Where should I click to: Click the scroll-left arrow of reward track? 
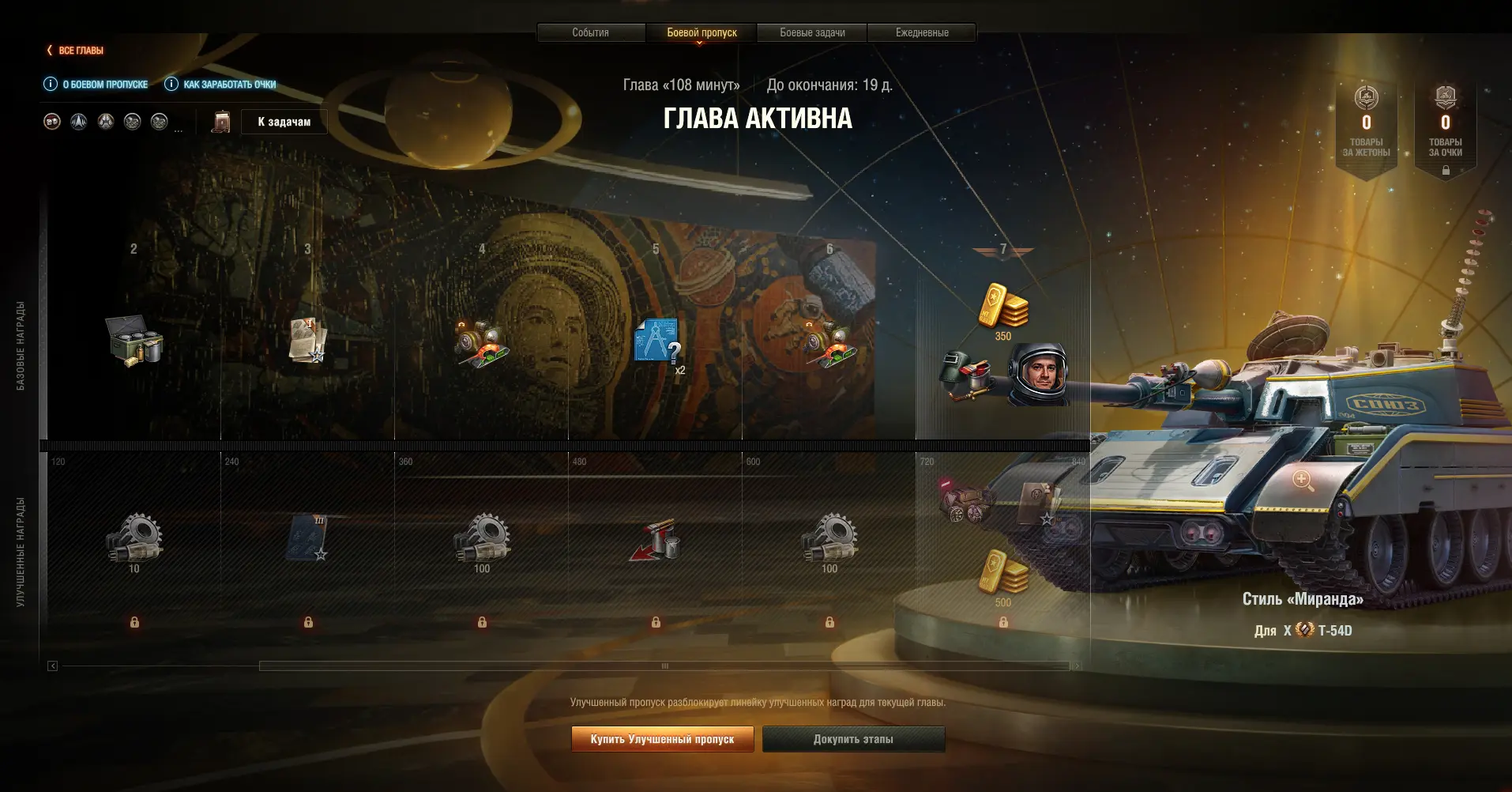[52, 666]
